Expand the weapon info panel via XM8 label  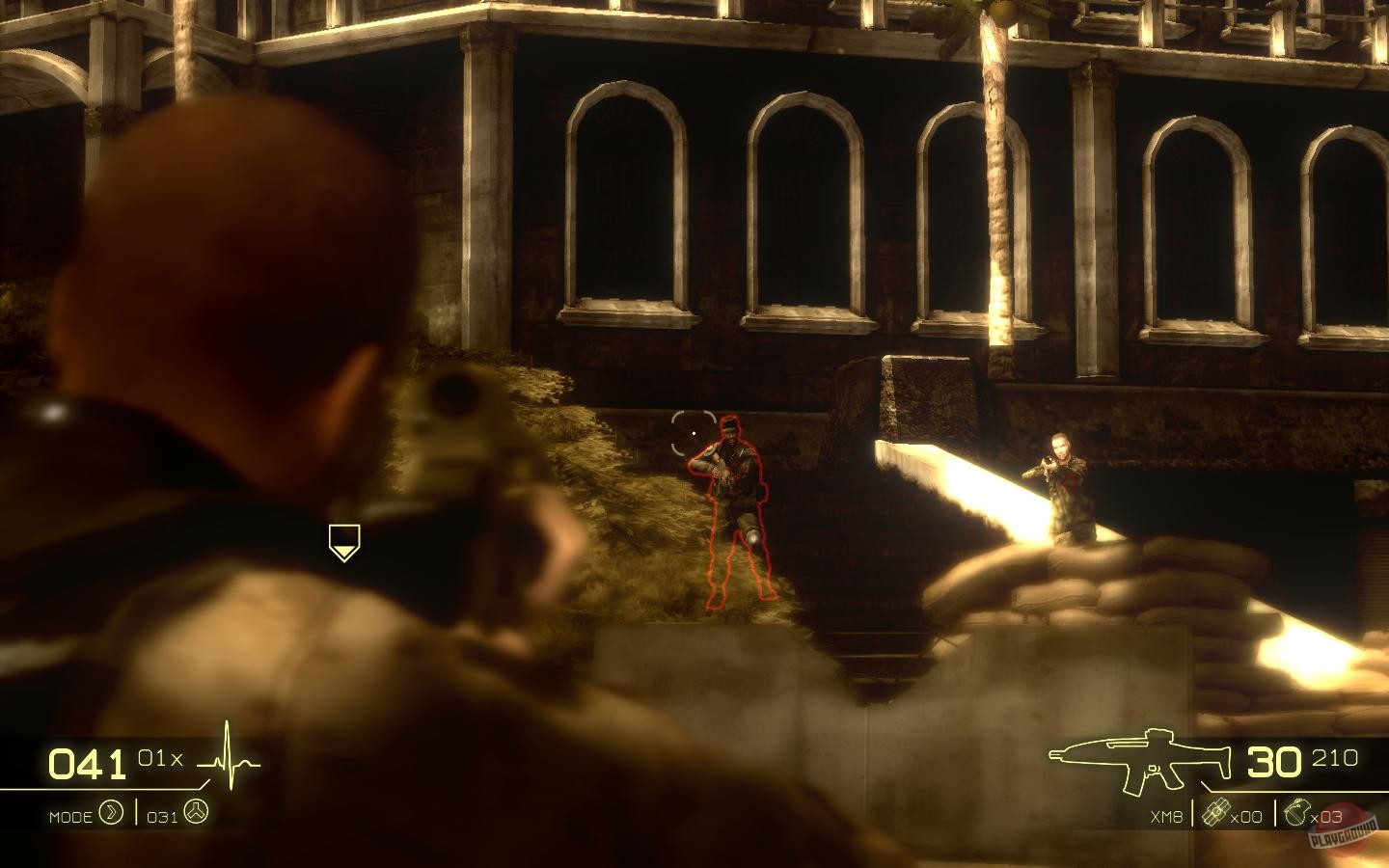coord(1165,815)
